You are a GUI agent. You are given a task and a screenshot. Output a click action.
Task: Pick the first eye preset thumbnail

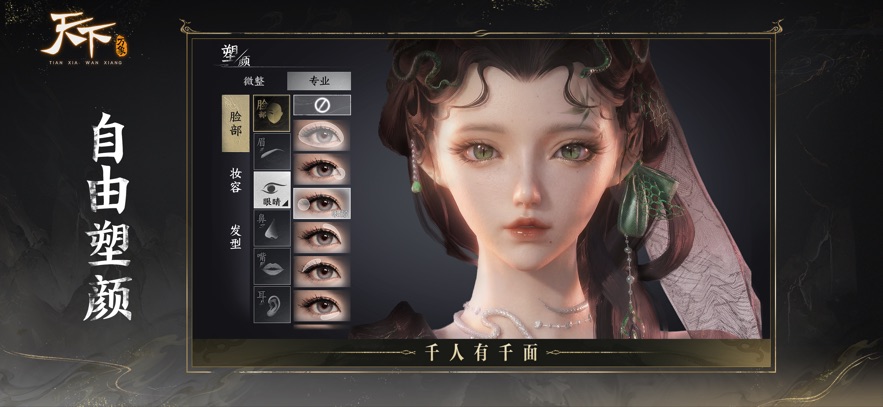(x=322, y=136)
